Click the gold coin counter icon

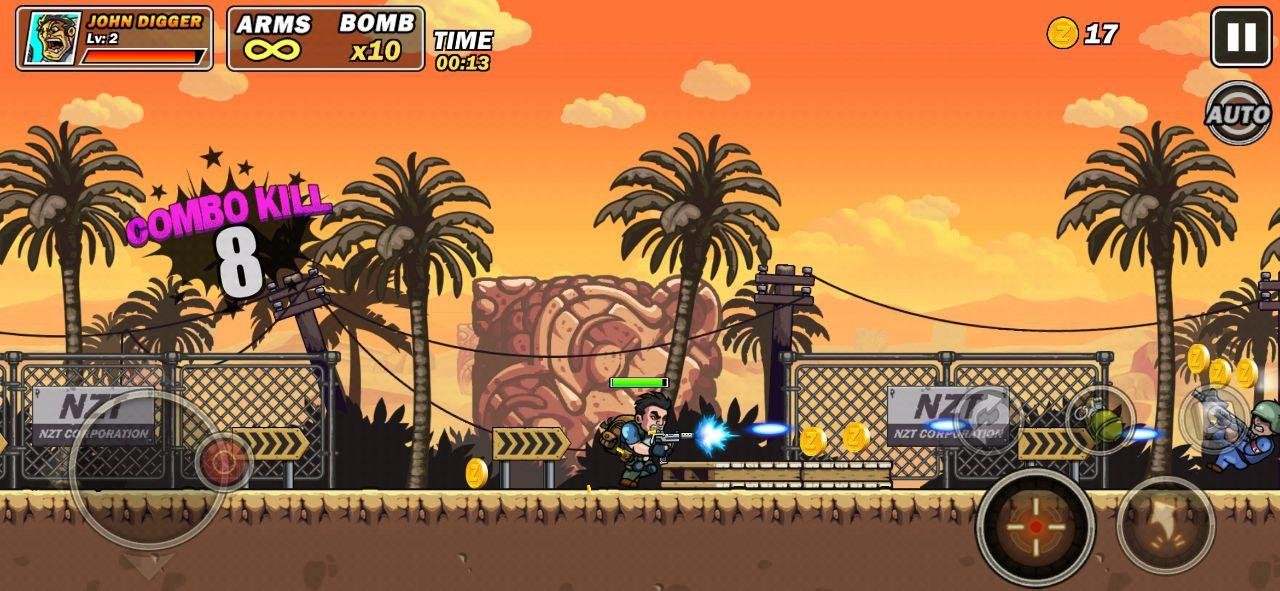click(1062, 34)
